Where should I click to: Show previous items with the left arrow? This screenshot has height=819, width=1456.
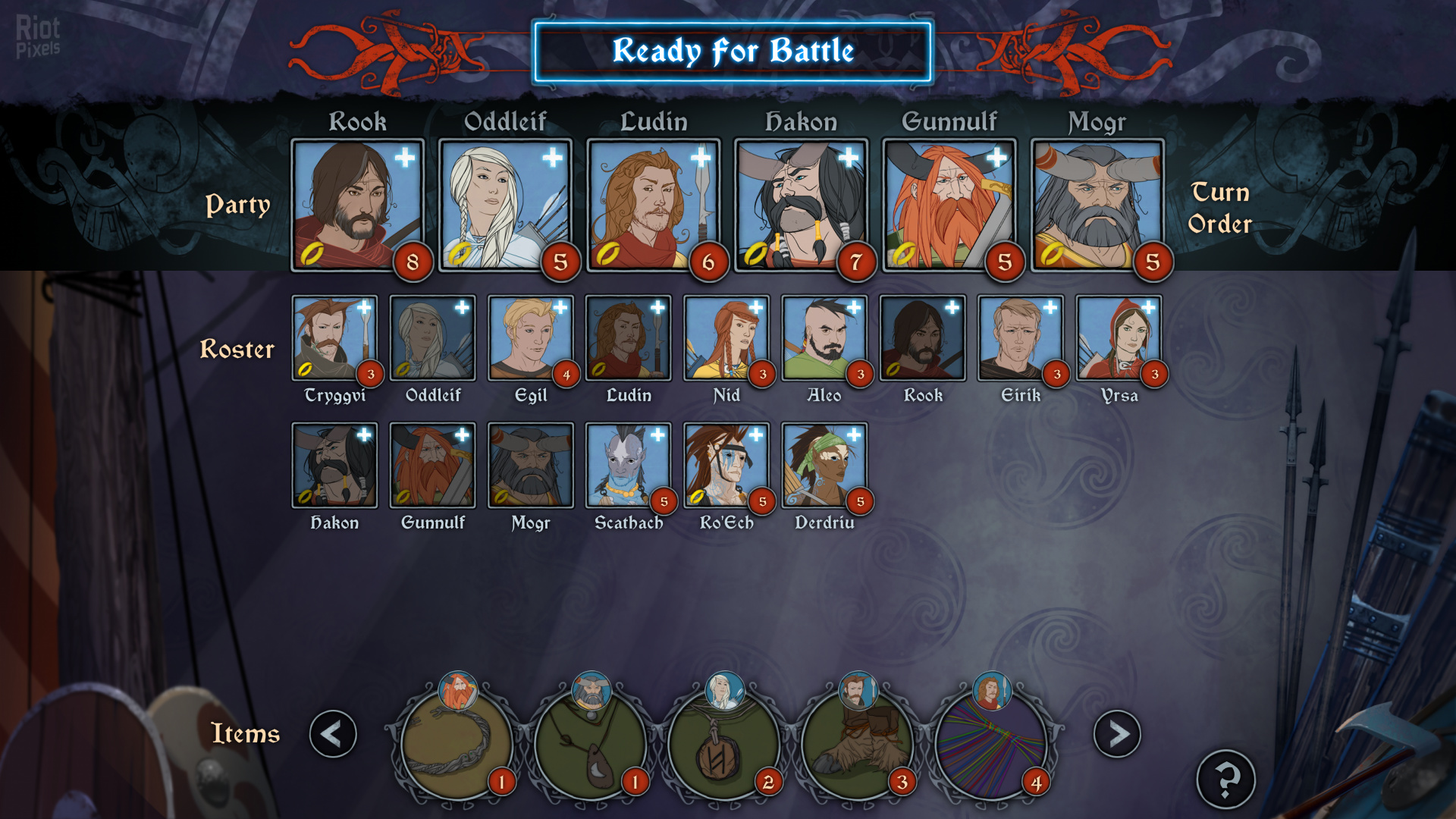tap(333, 733)
